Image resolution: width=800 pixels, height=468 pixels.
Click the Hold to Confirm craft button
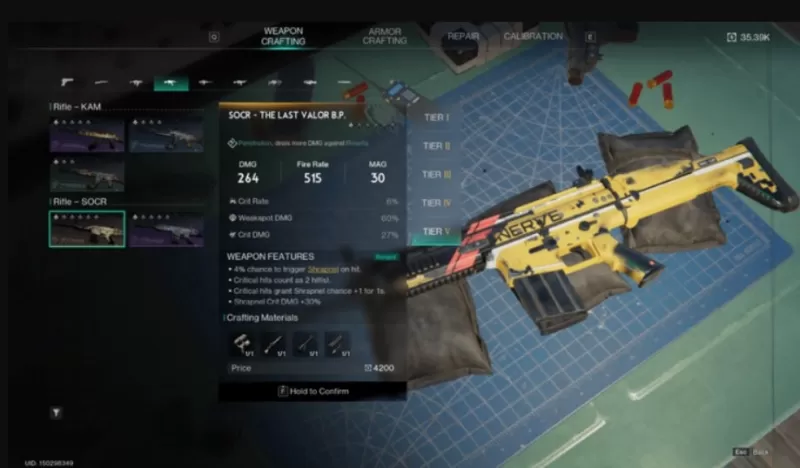coord(312,391)
